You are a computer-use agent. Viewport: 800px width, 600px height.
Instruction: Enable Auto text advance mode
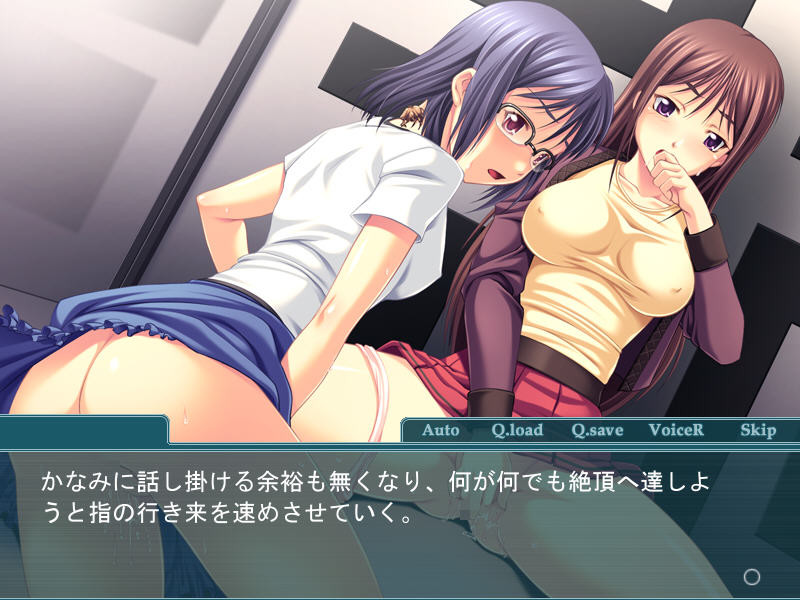pyautogui.click(x=440, y=430)
